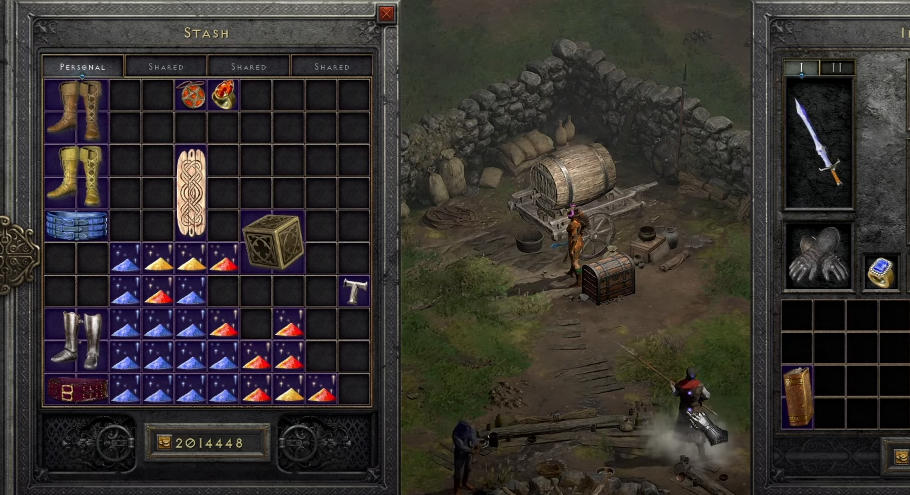Close the Stash window
This screenshot has width=910, height=495.
coord(386,14)
